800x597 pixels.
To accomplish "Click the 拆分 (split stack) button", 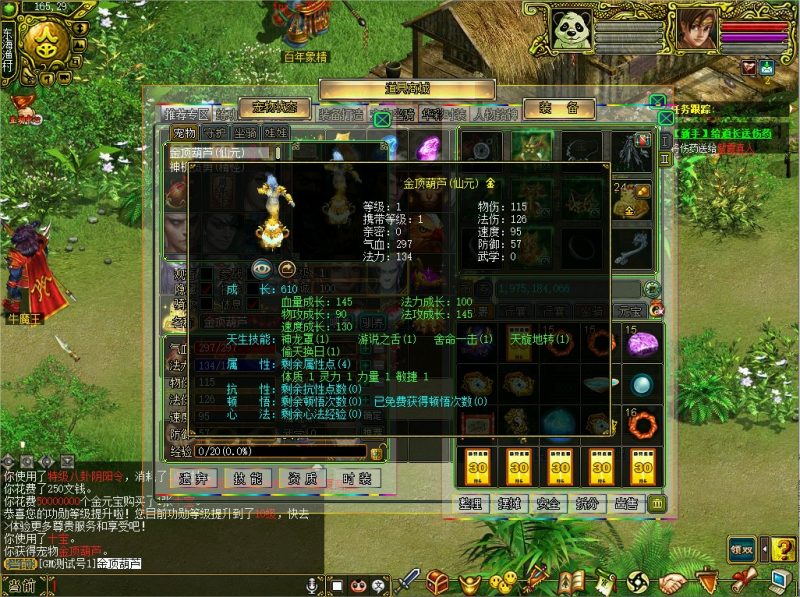I will (587, 503).
